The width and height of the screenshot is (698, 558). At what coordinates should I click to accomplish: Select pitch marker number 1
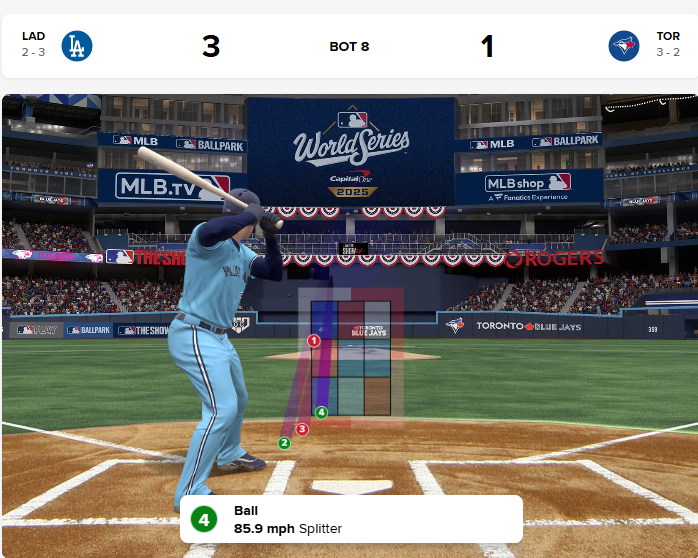313,341
